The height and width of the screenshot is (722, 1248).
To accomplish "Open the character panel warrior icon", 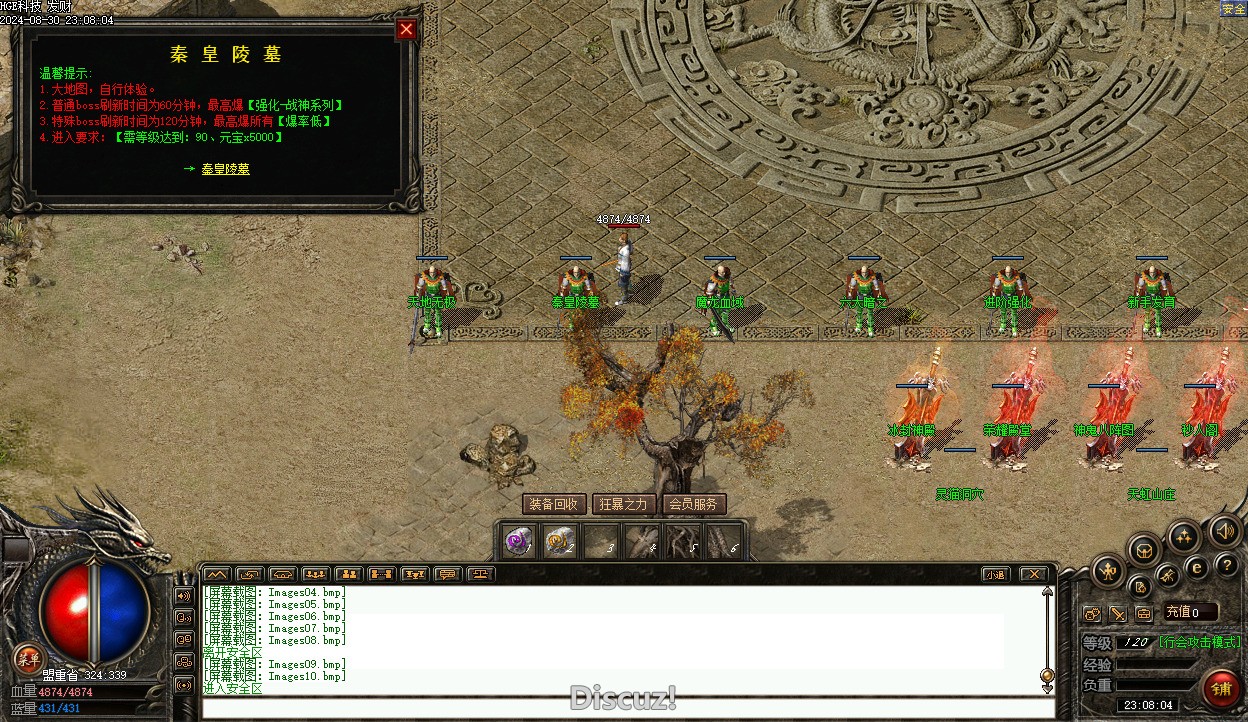I will [x=1108, y=571].
